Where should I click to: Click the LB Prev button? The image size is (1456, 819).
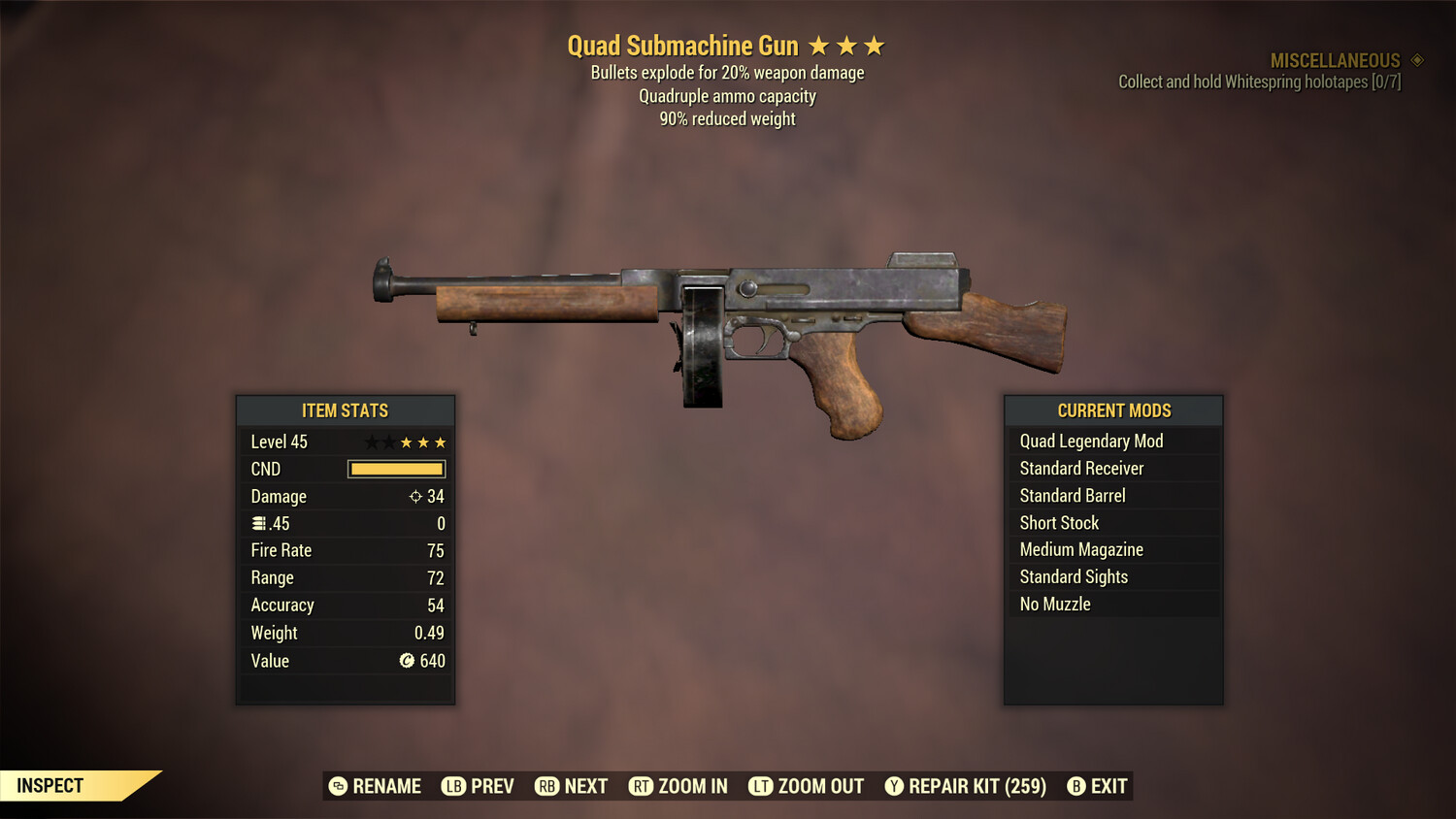[478, 786]
